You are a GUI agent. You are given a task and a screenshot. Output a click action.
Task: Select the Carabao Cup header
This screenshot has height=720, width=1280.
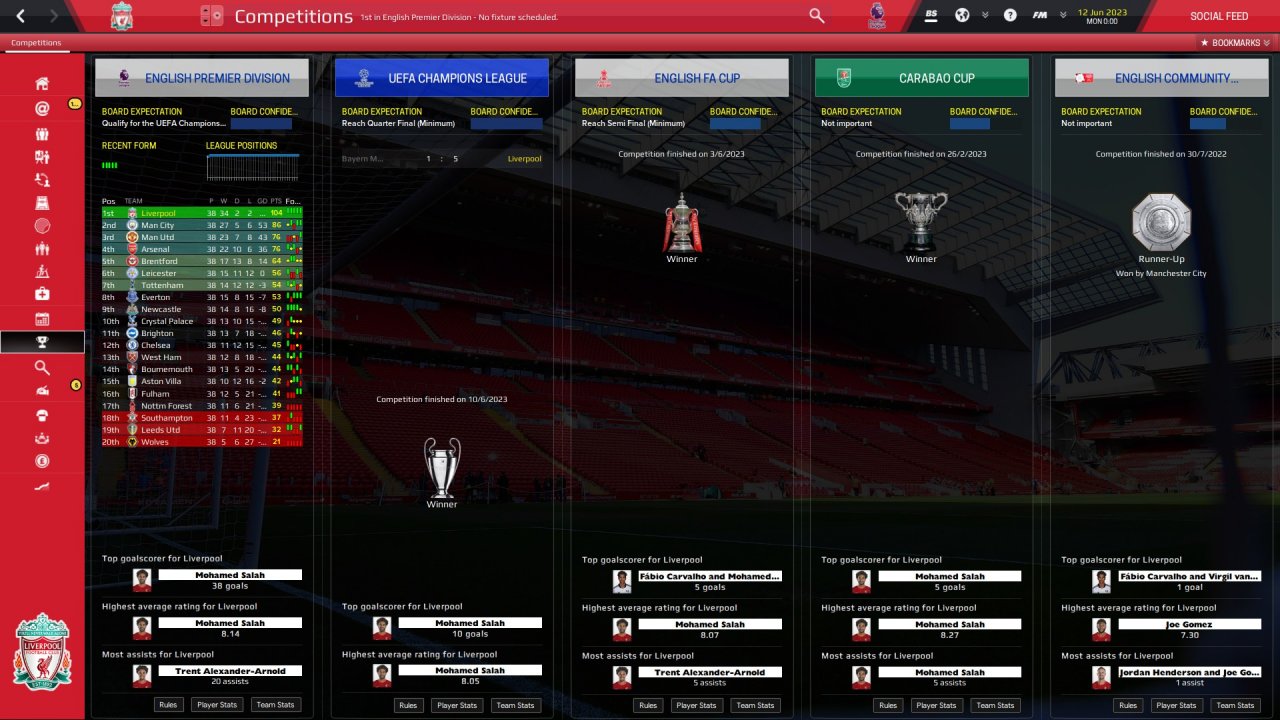pos(922,78)
